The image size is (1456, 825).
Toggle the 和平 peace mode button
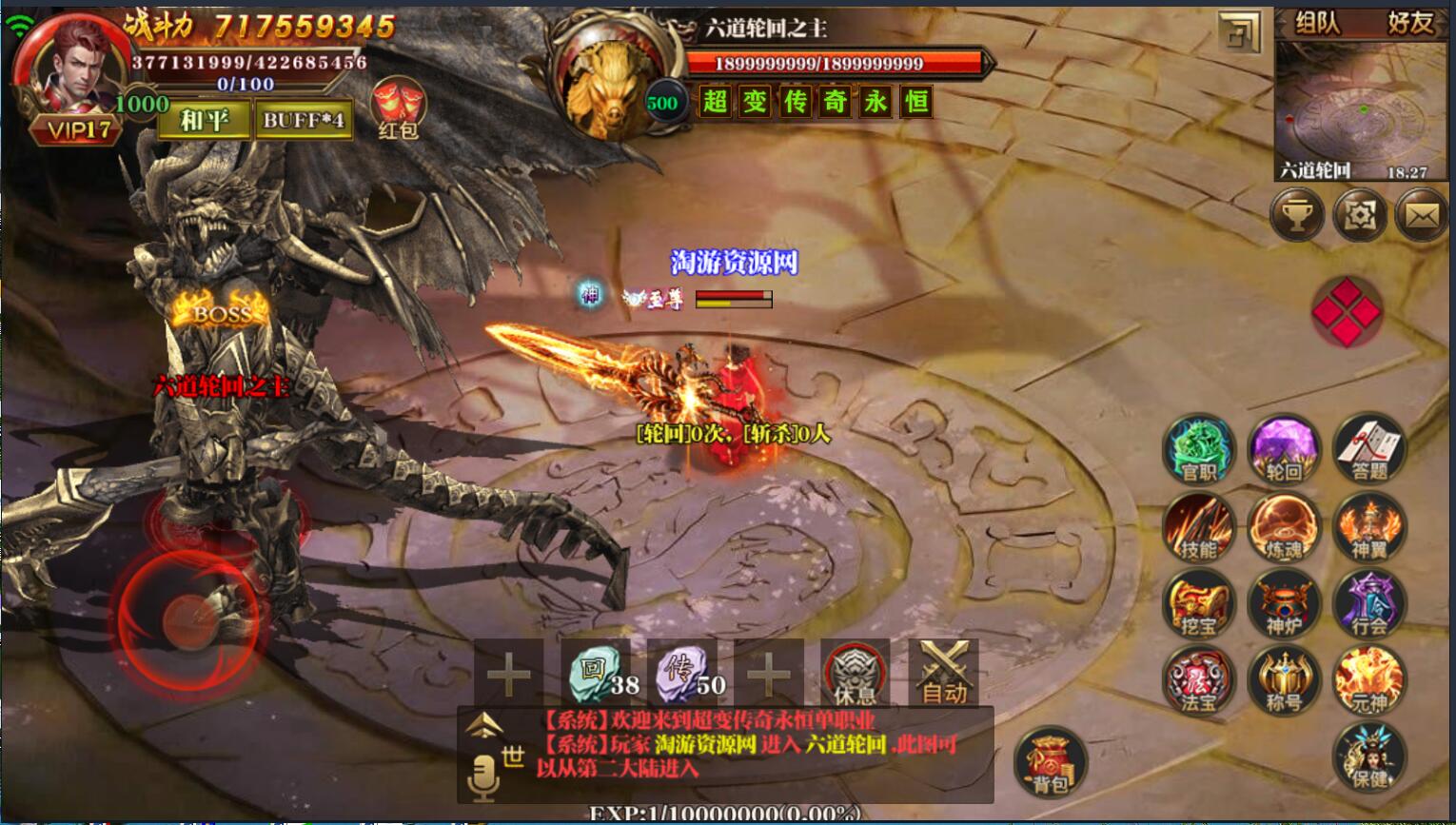point(205,120)
